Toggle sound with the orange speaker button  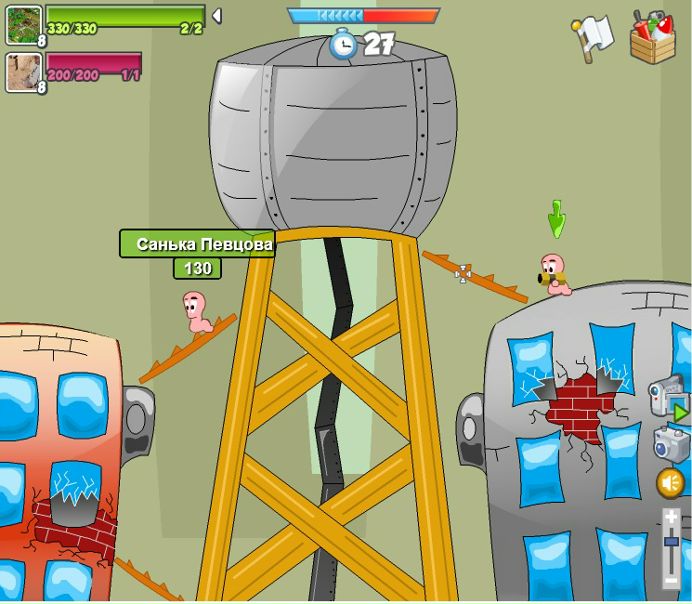[670, 483]
